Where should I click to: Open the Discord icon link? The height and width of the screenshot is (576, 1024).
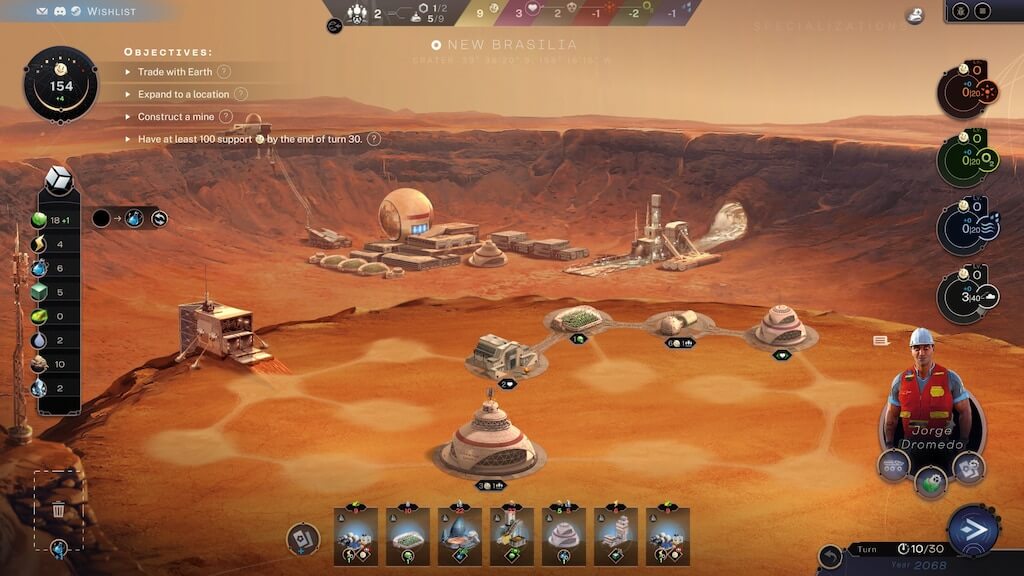point(62,11)
